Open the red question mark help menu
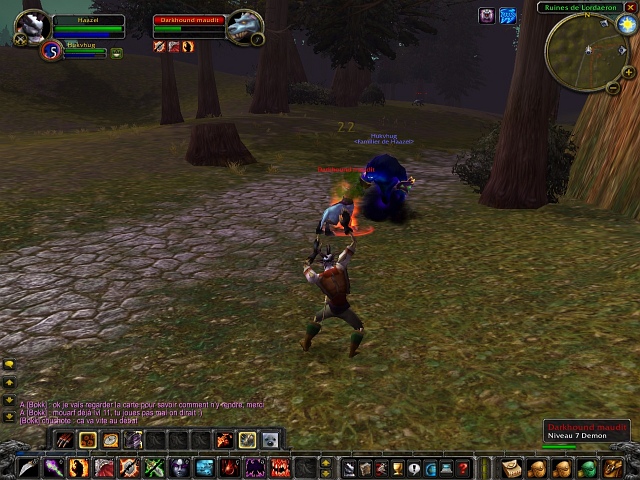Viewport: 640px width, 480px height. tap(463, 467)
